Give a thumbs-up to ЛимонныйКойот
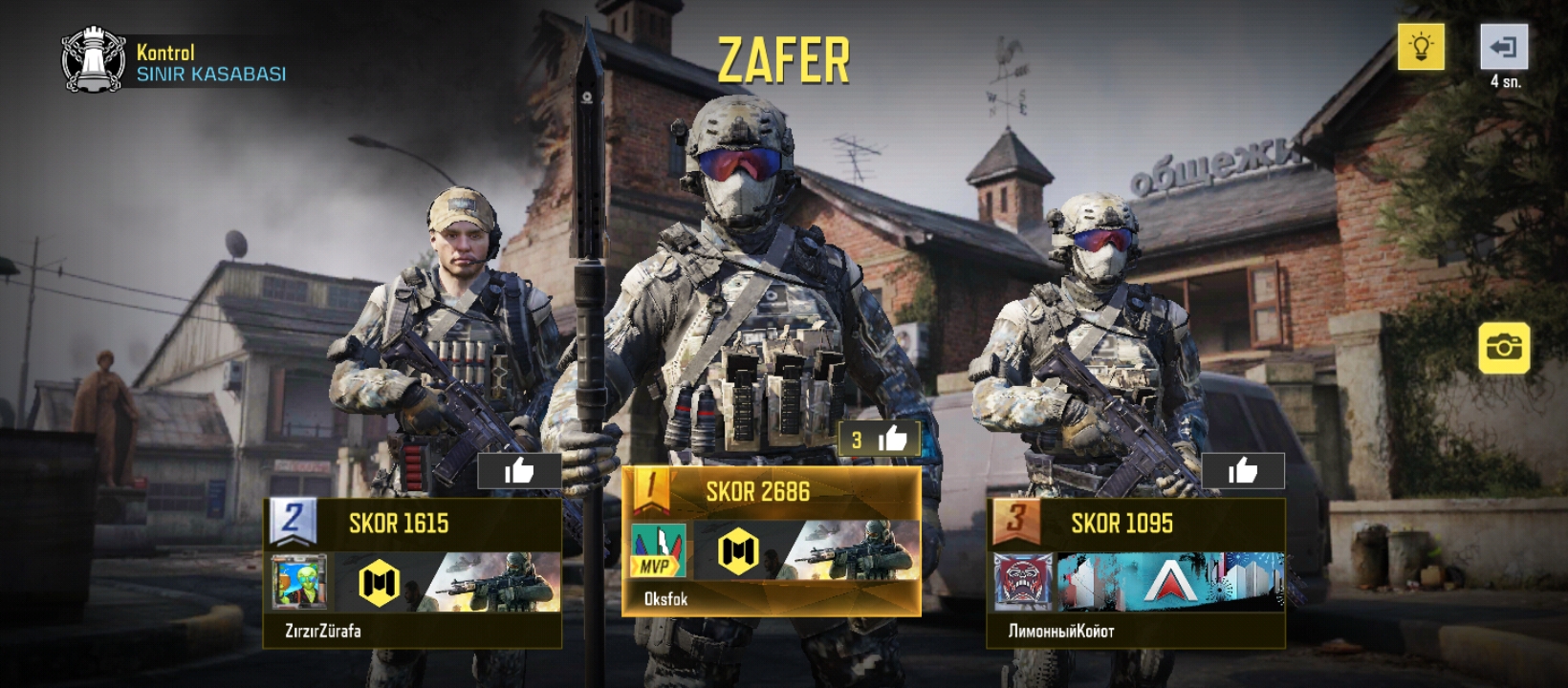 (1242, 471)
